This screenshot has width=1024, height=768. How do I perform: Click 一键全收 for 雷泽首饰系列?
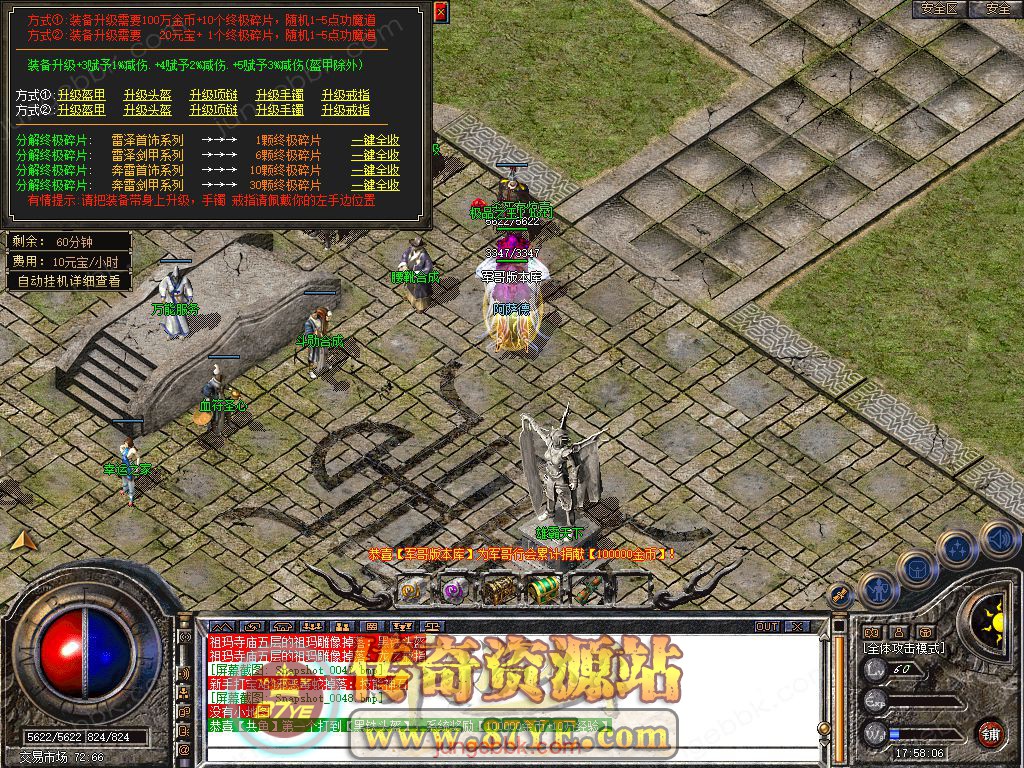point(375,141)
